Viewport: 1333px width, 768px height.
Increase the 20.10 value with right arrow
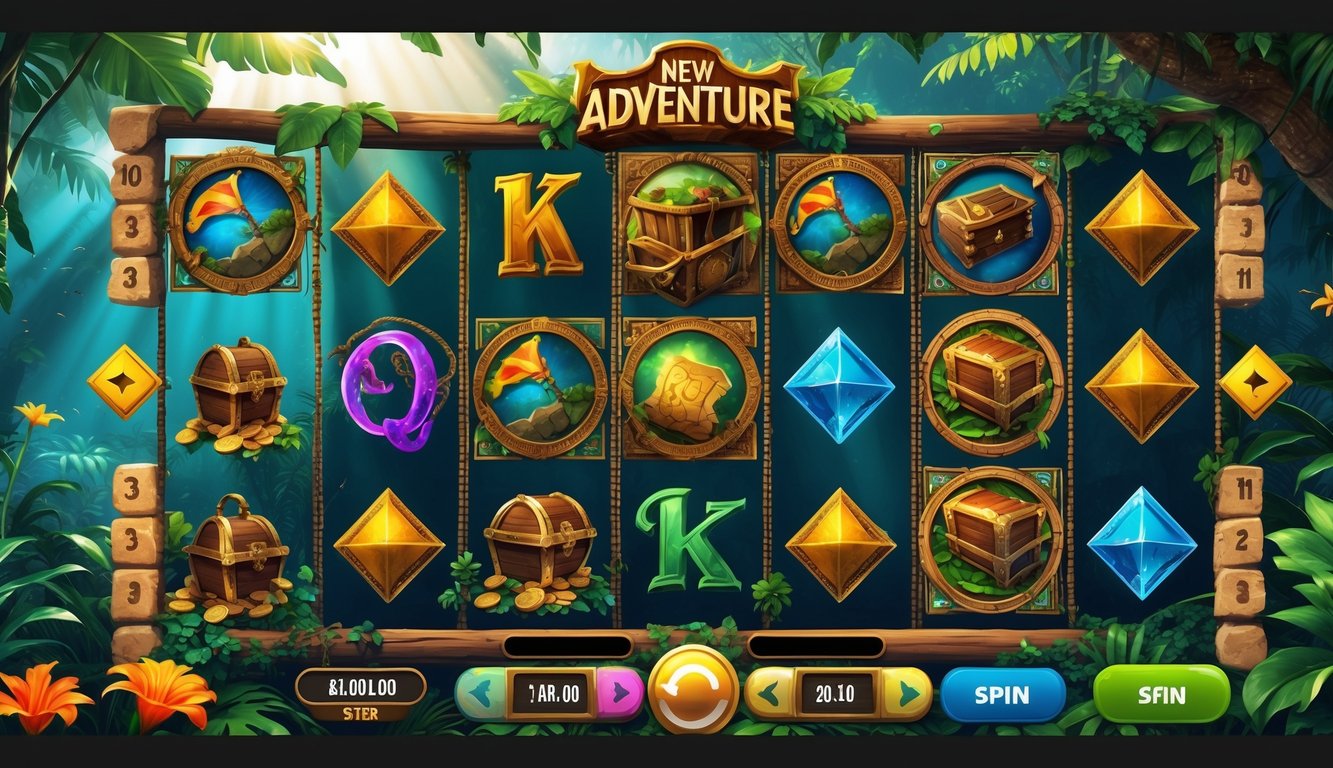tap(907, 694)
